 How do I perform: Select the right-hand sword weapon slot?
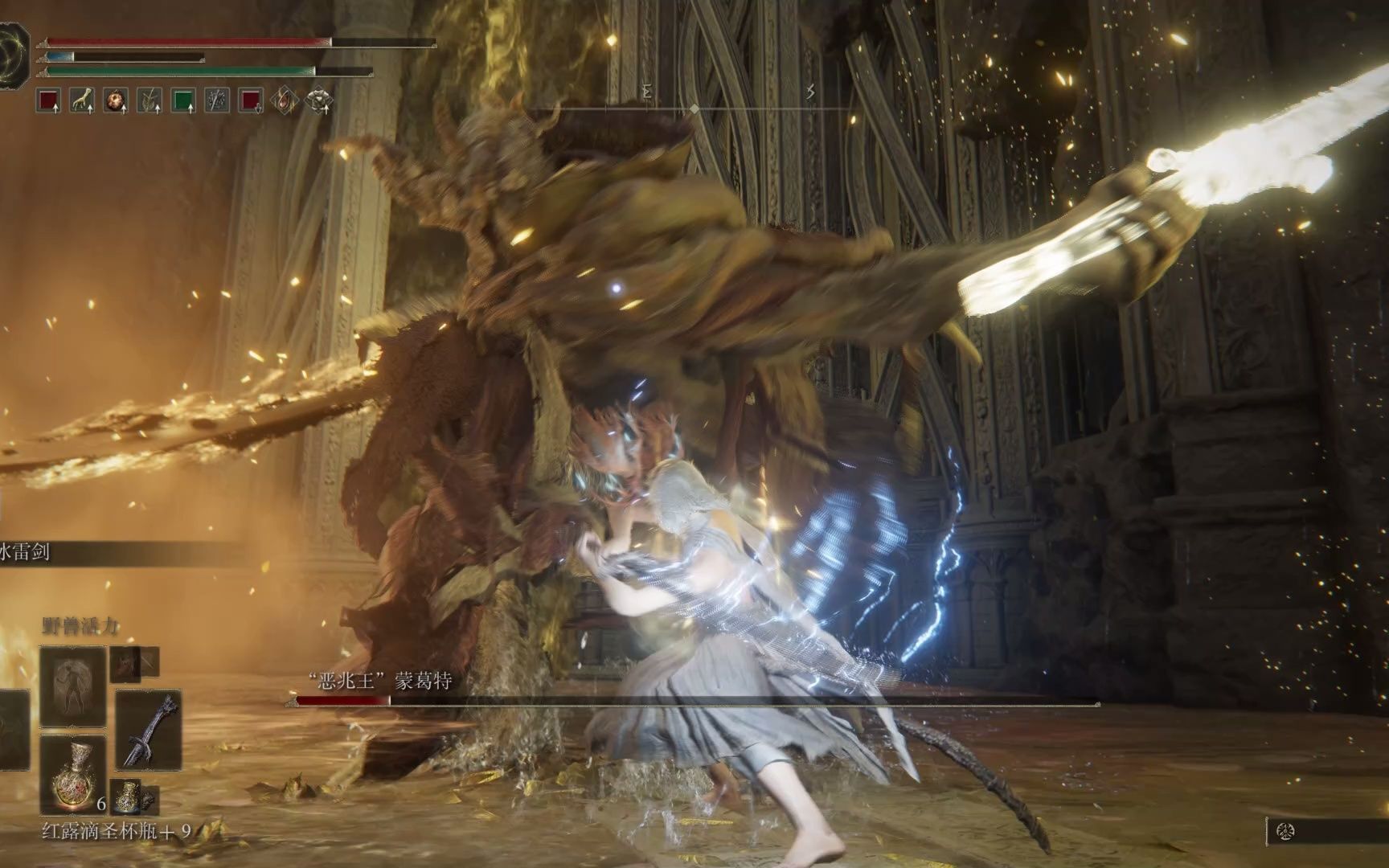[x=149, y=731]
